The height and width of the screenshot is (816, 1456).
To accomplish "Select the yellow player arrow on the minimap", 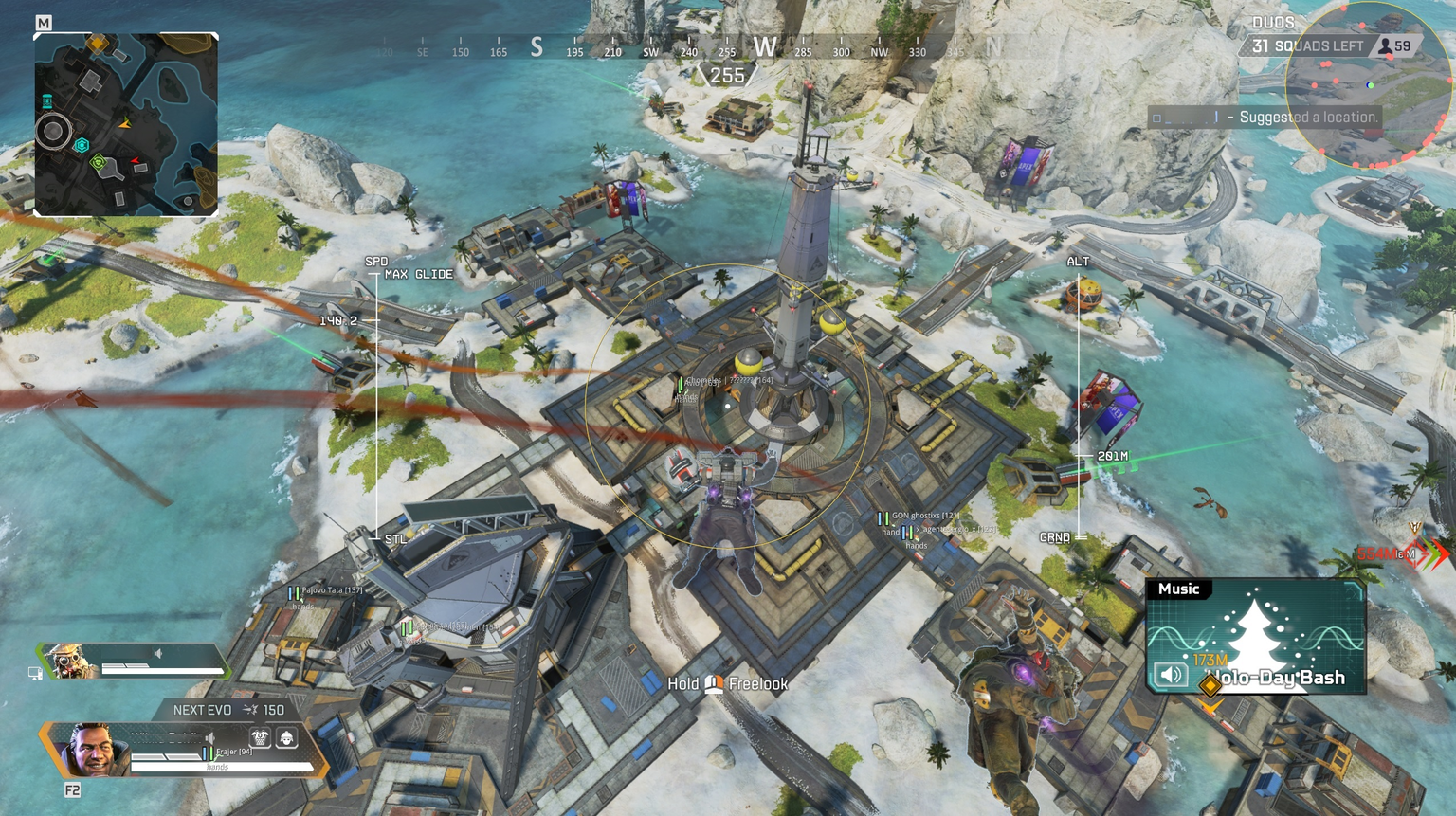I will [x=125, y=123].
